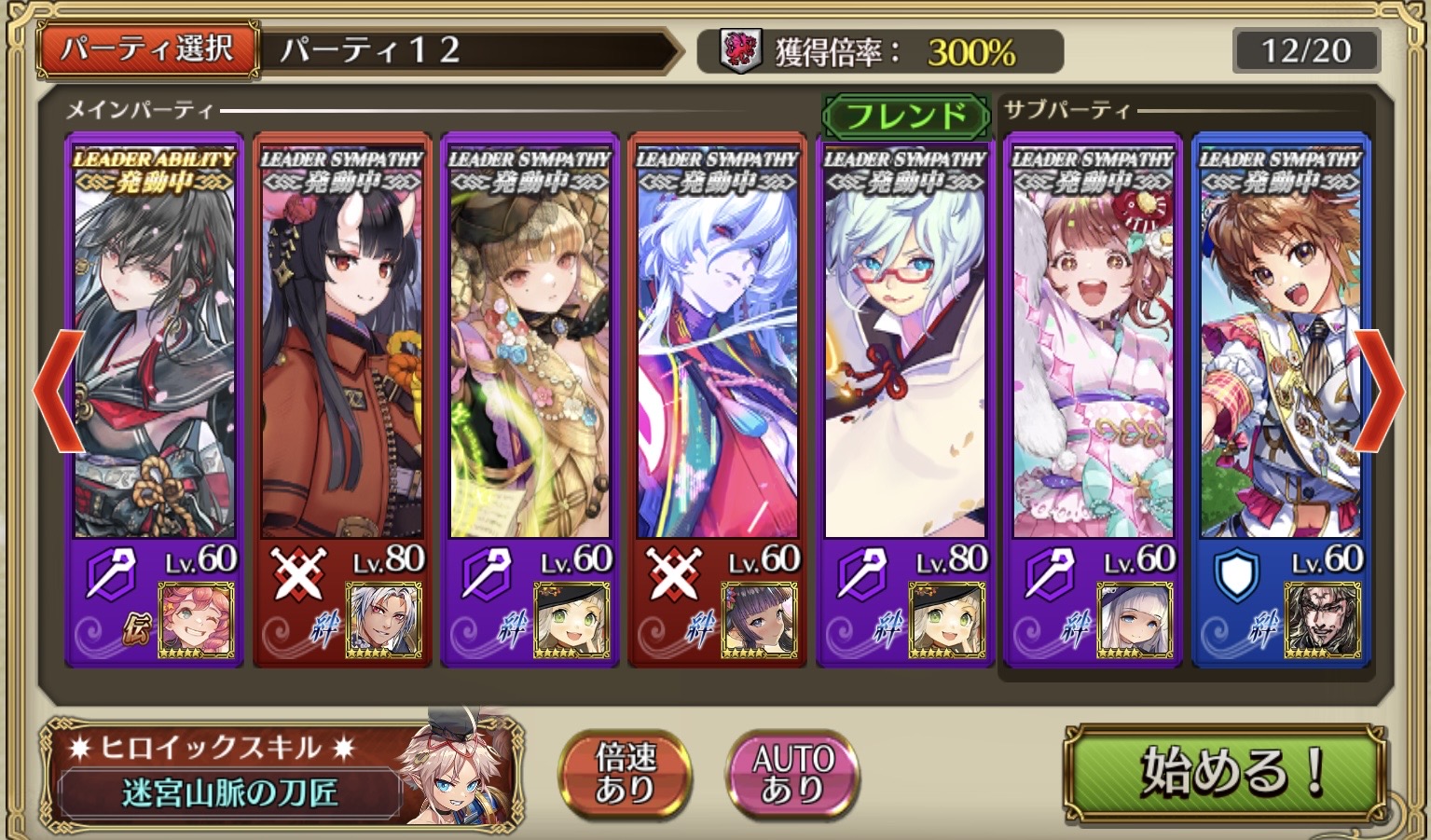Start the battle with 始める button

(1225, 772)
